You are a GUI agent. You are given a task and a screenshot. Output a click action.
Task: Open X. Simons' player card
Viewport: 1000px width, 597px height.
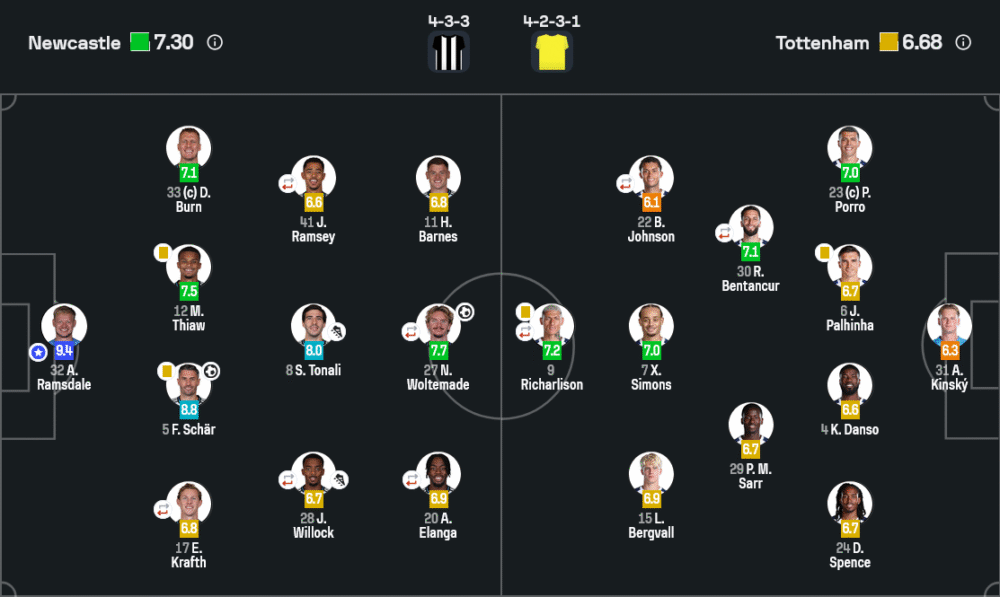click(651, 325)
